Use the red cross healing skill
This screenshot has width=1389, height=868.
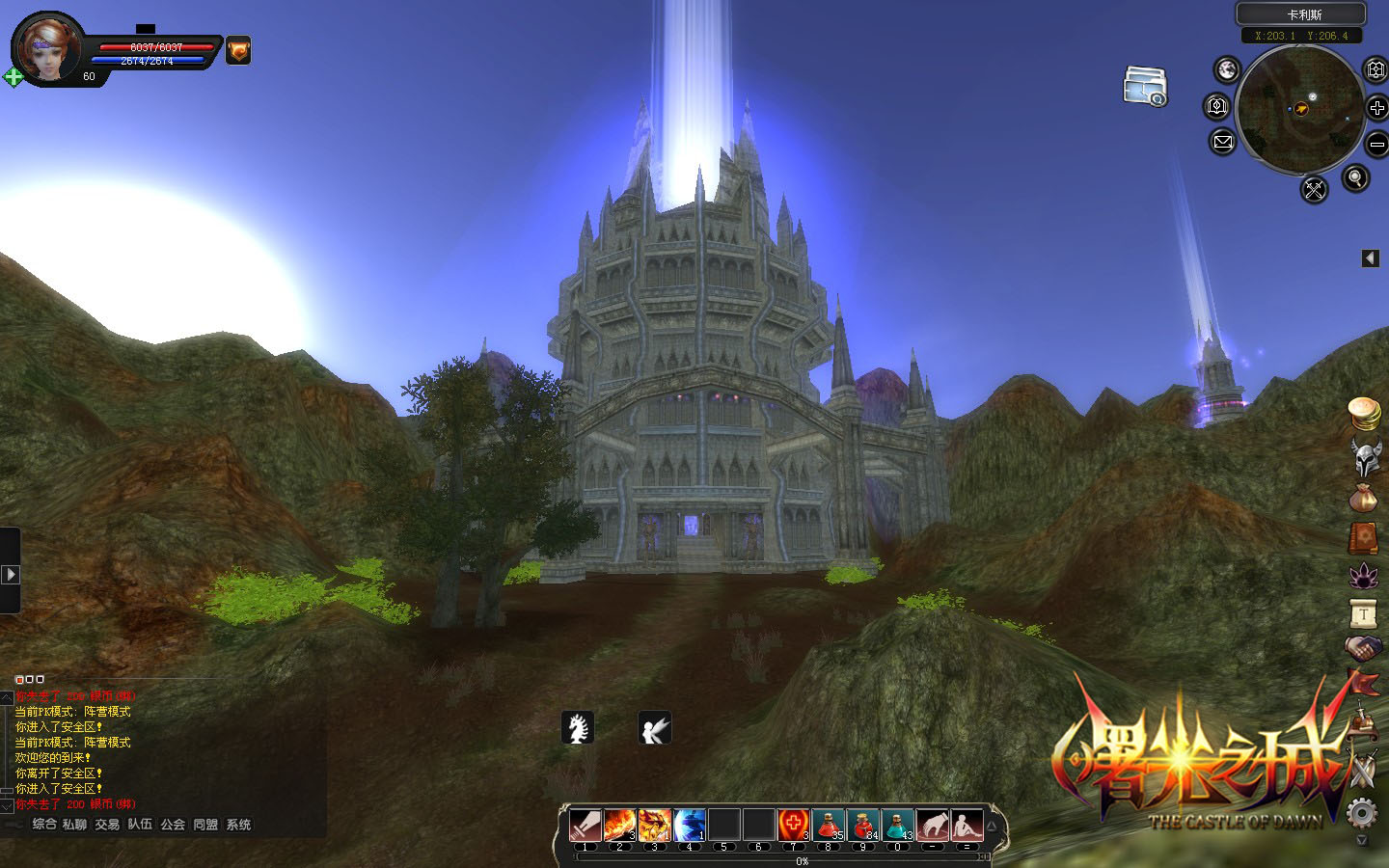pyautogui.click(x=793, y=826)
